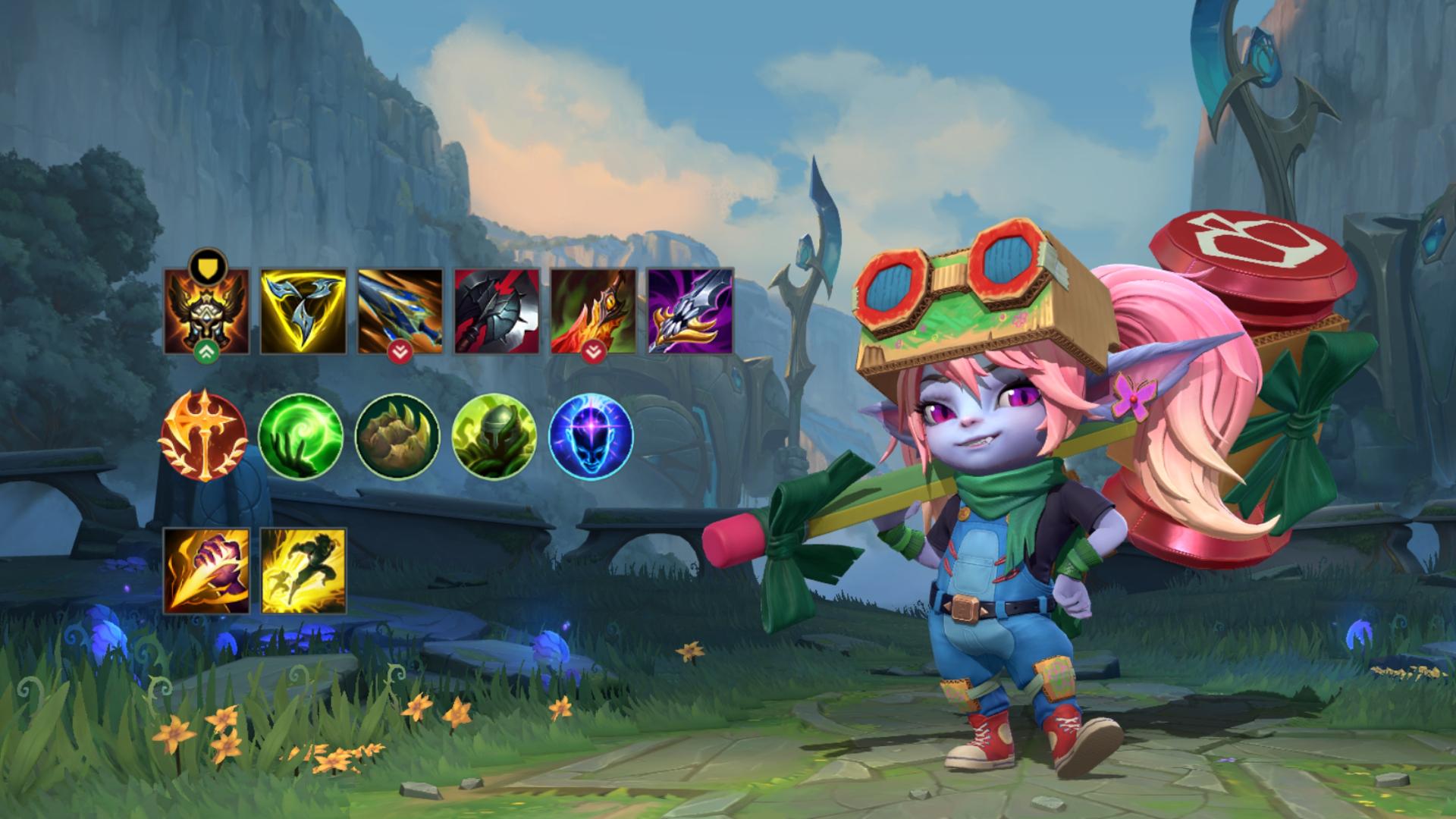The height and width of the screenshot is (819, 1456).
Task: Select the golden winged helmet boots item
Action: (x=206, y=311)
